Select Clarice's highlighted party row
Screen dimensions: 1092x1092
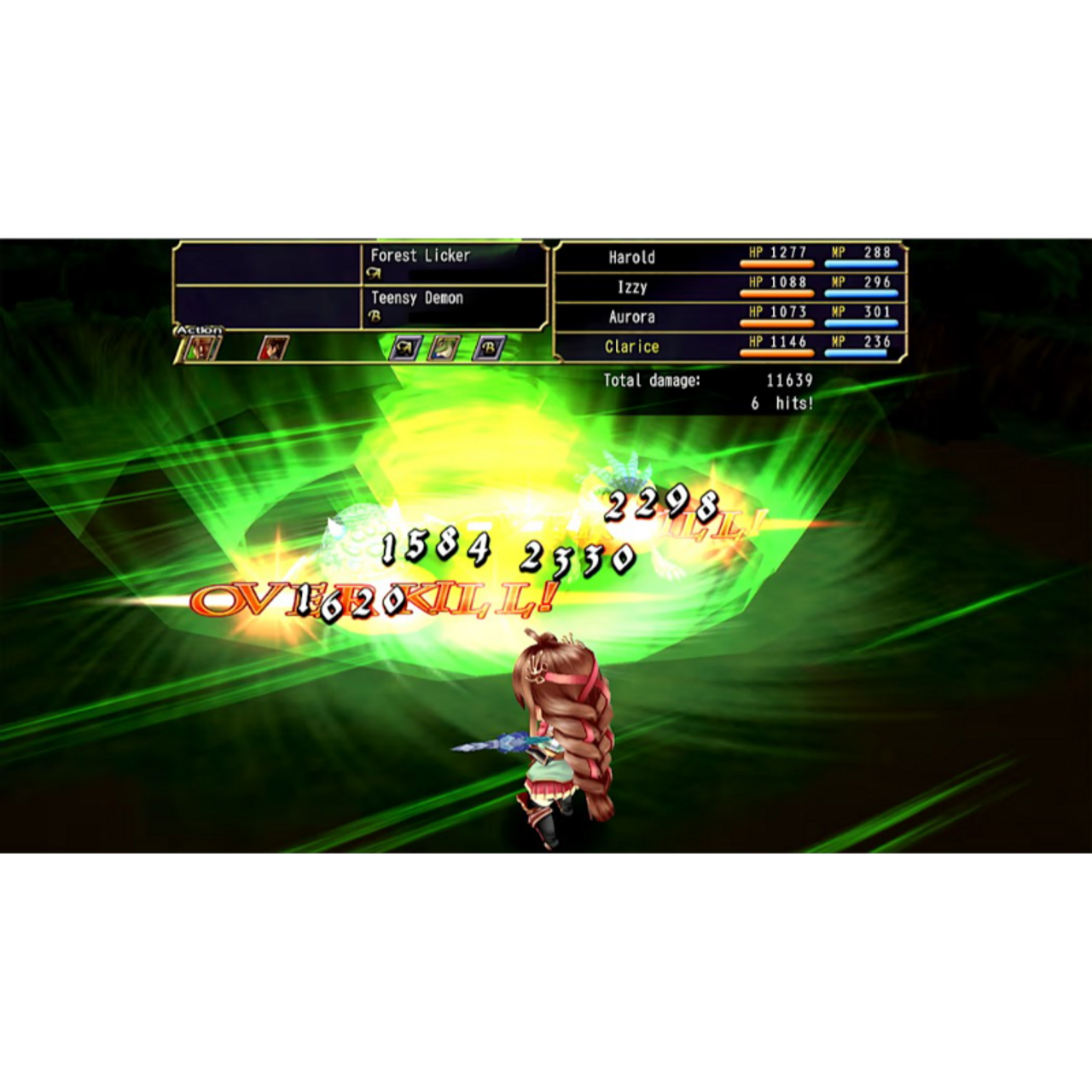[x=744, y=347]
